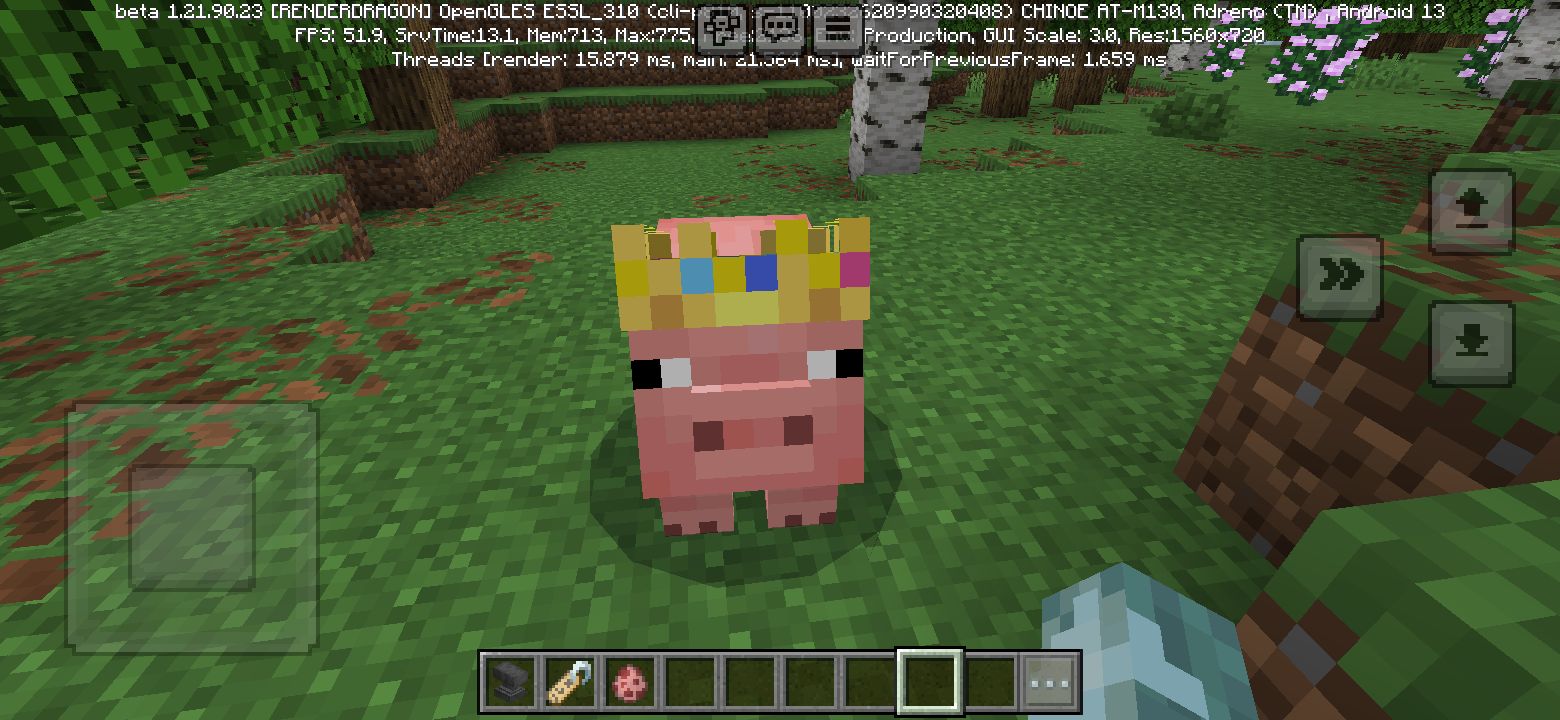
Task: Open the chat speech bubble button
Action: (780, 28)
